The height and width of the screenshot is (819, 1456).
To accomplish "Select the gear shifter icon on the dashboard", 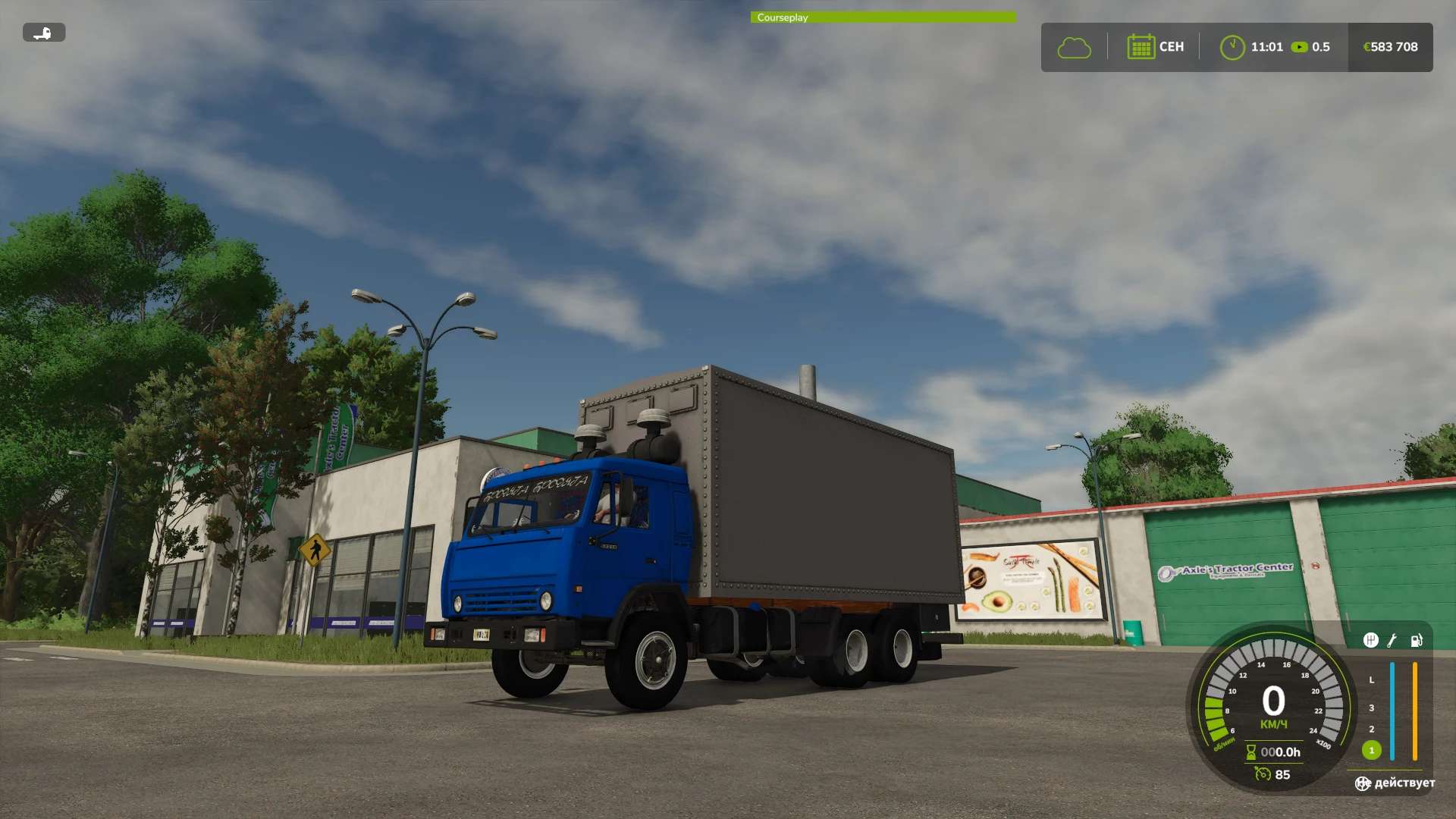I will coord(1371,641).
